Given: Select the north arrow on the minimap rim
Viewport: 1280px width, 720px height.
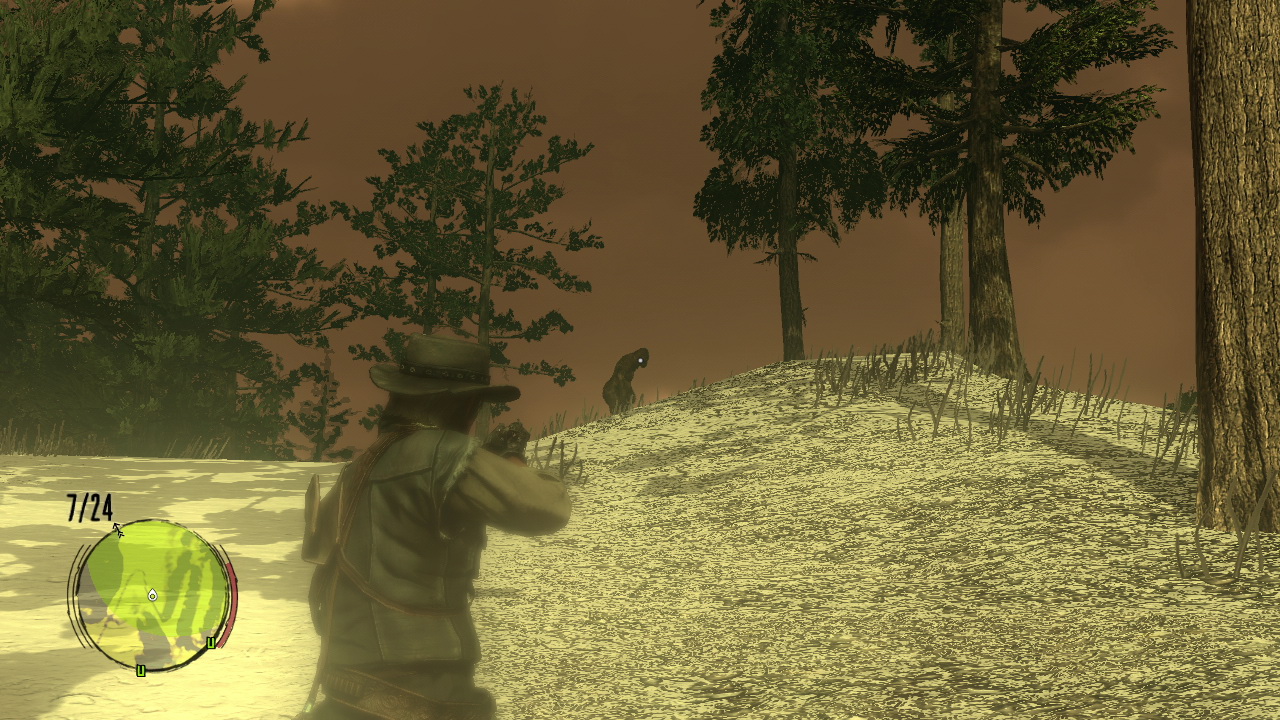Looking at the screenshot, I should [x=118, y=529].
